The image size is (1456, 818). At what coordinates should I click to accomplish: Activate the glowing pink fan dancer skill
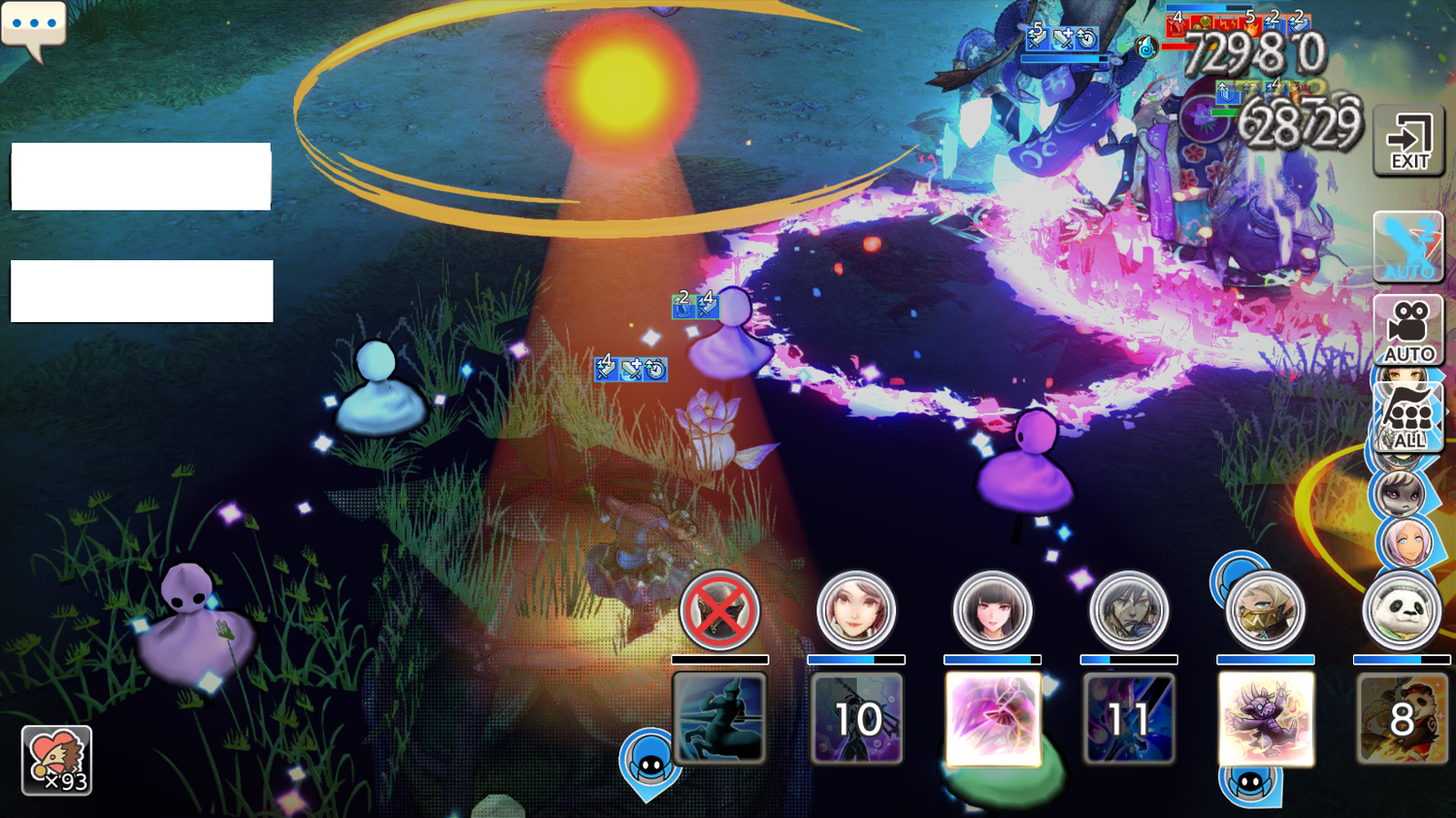(x=993, y=719)
